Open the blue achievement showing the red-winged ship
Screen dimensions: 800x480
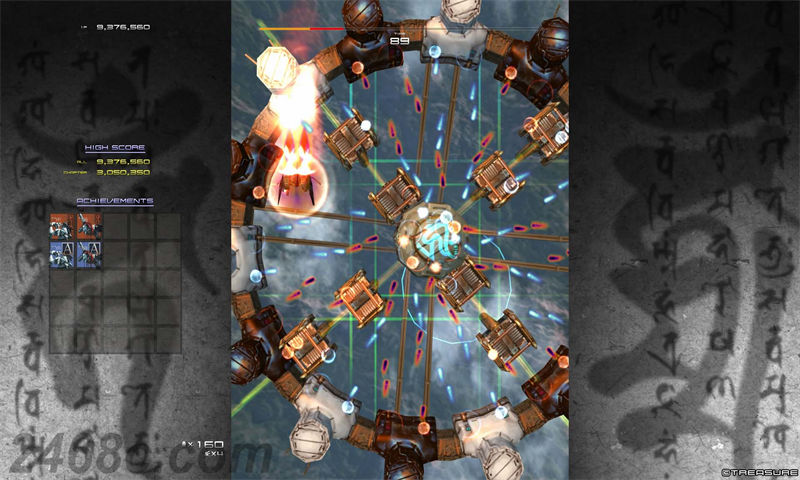coord(89,253)
